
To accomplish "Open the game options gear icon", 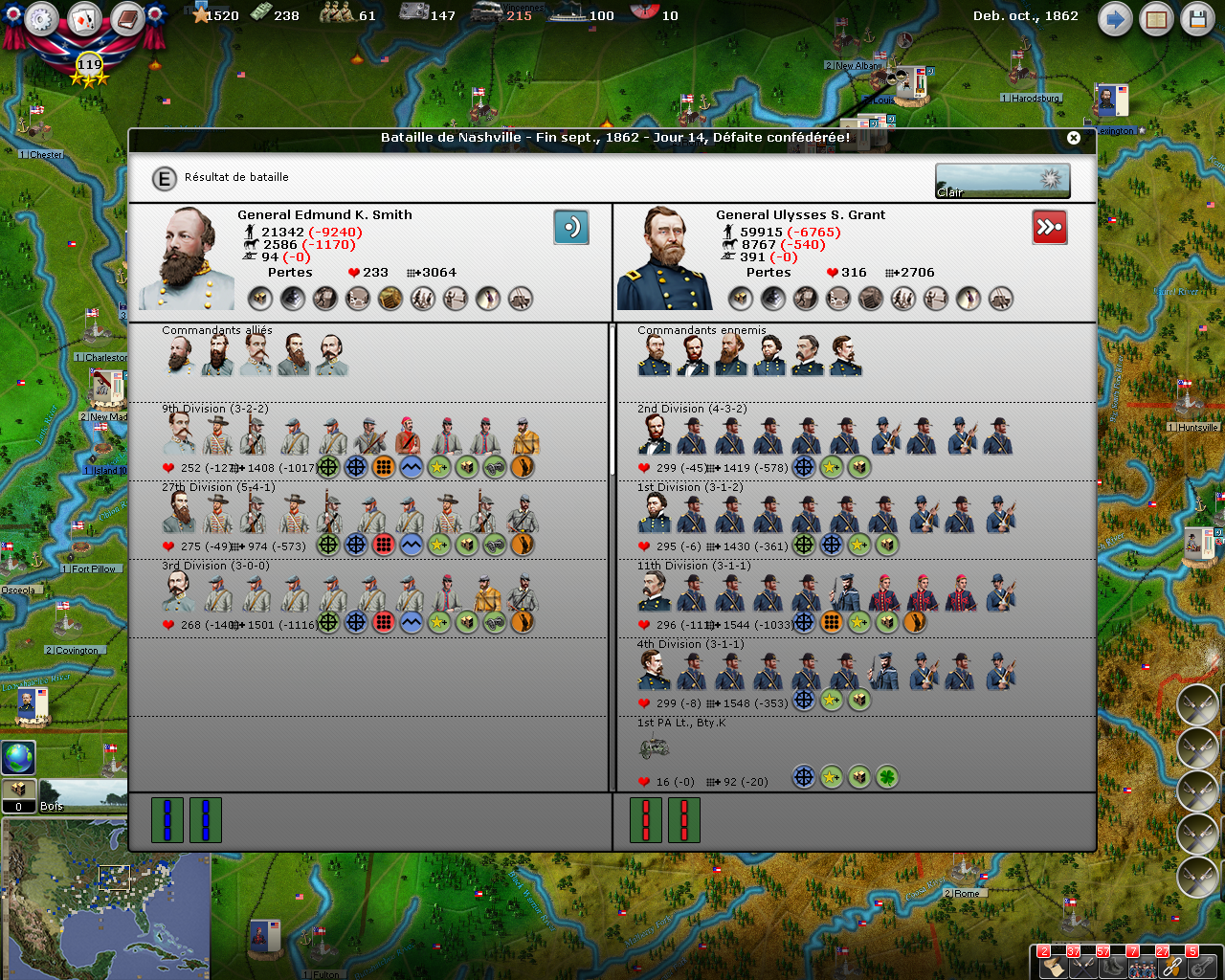I will click(41, 18).
